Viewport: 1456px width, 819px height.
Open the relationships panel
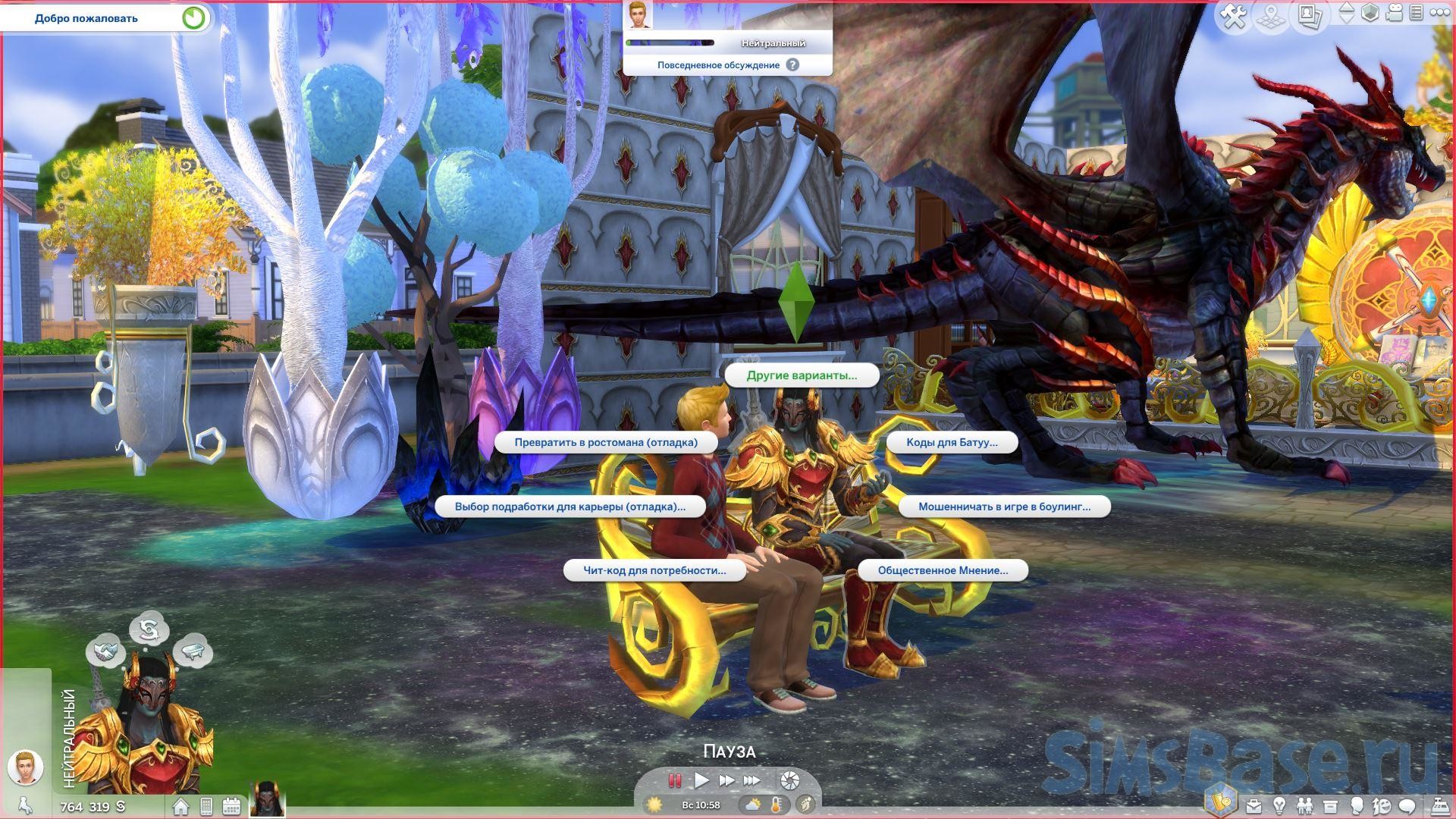(1304, 805)
